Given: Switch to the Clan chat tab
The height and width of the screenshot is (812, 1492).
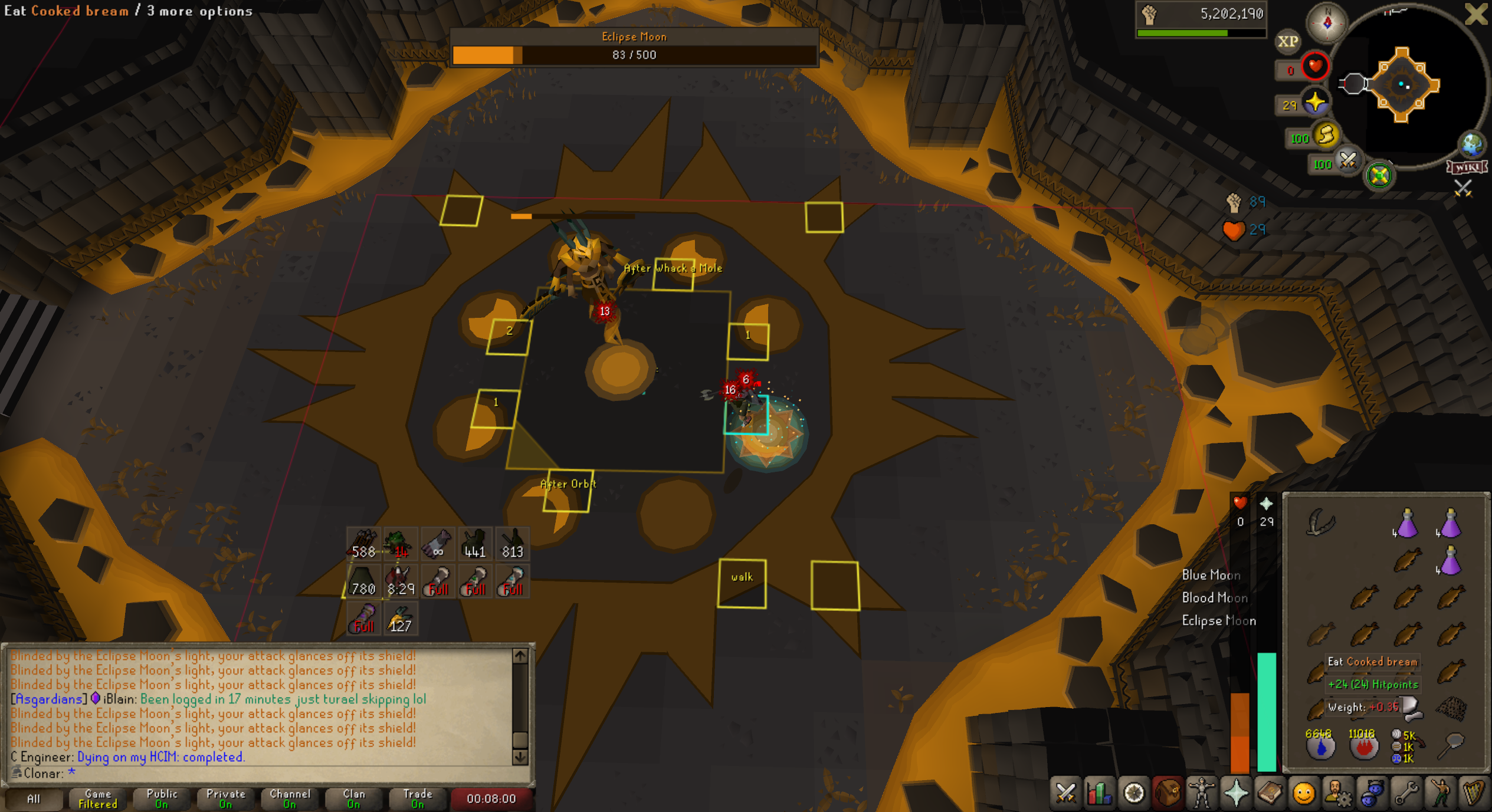Looking at the screenshot, I should coord(353,798).
